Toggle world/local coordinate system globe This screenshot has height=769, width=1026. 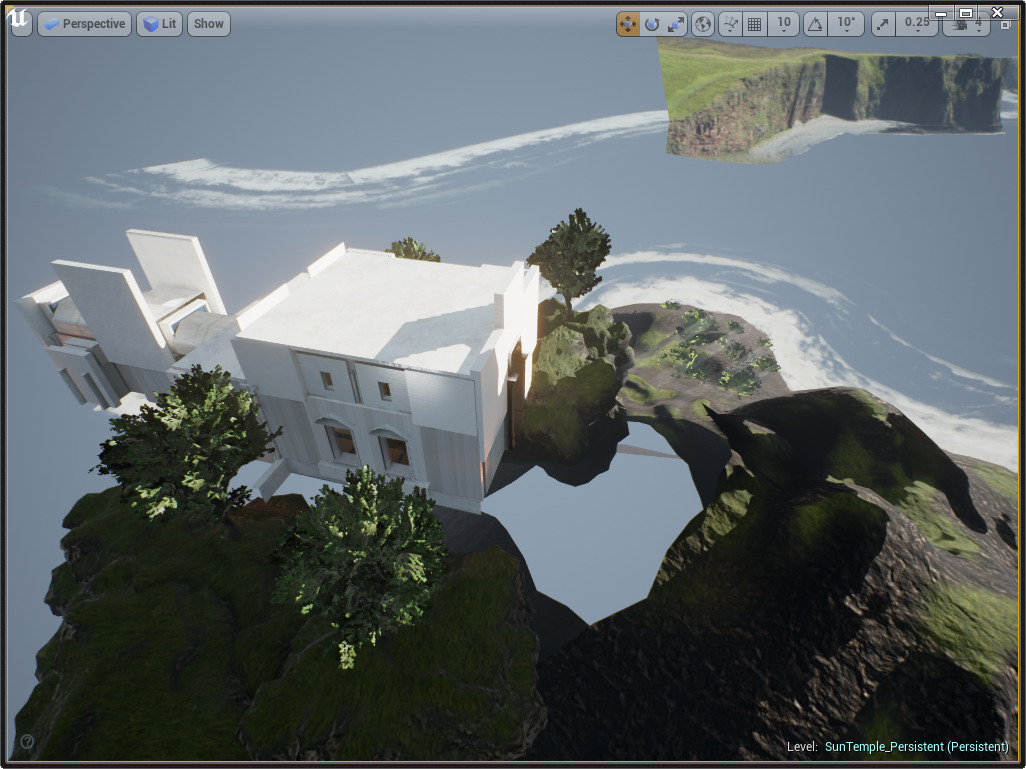[704, 24]
